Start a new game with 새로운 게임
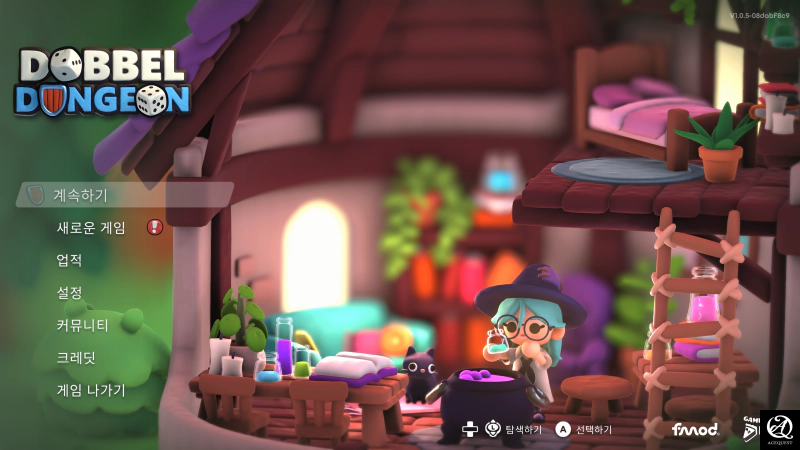This screenshot has height=450, width=800. pos(91,228)
